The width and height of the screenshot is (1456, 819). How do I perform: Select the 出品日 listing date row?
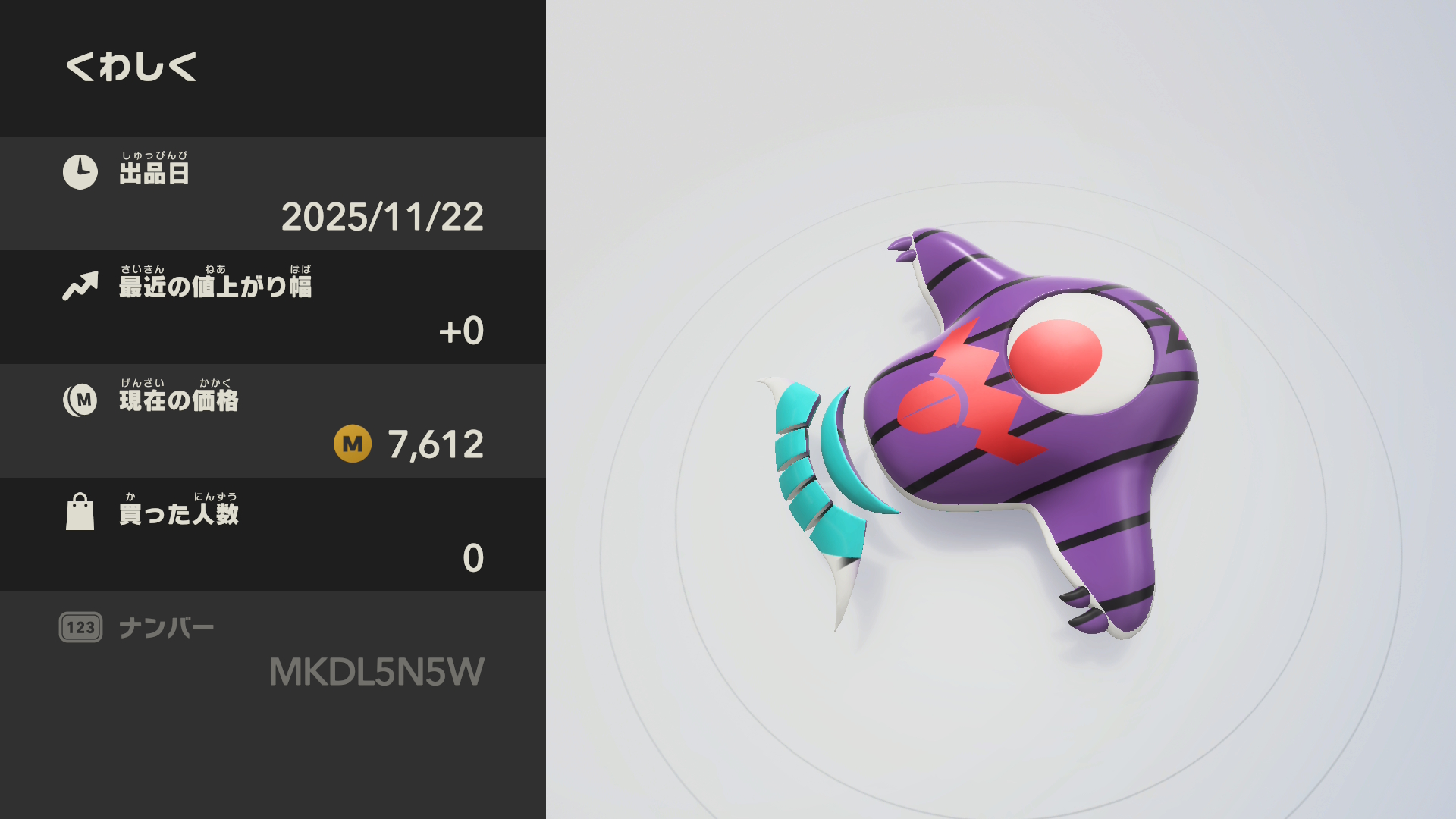coord(273,193)
